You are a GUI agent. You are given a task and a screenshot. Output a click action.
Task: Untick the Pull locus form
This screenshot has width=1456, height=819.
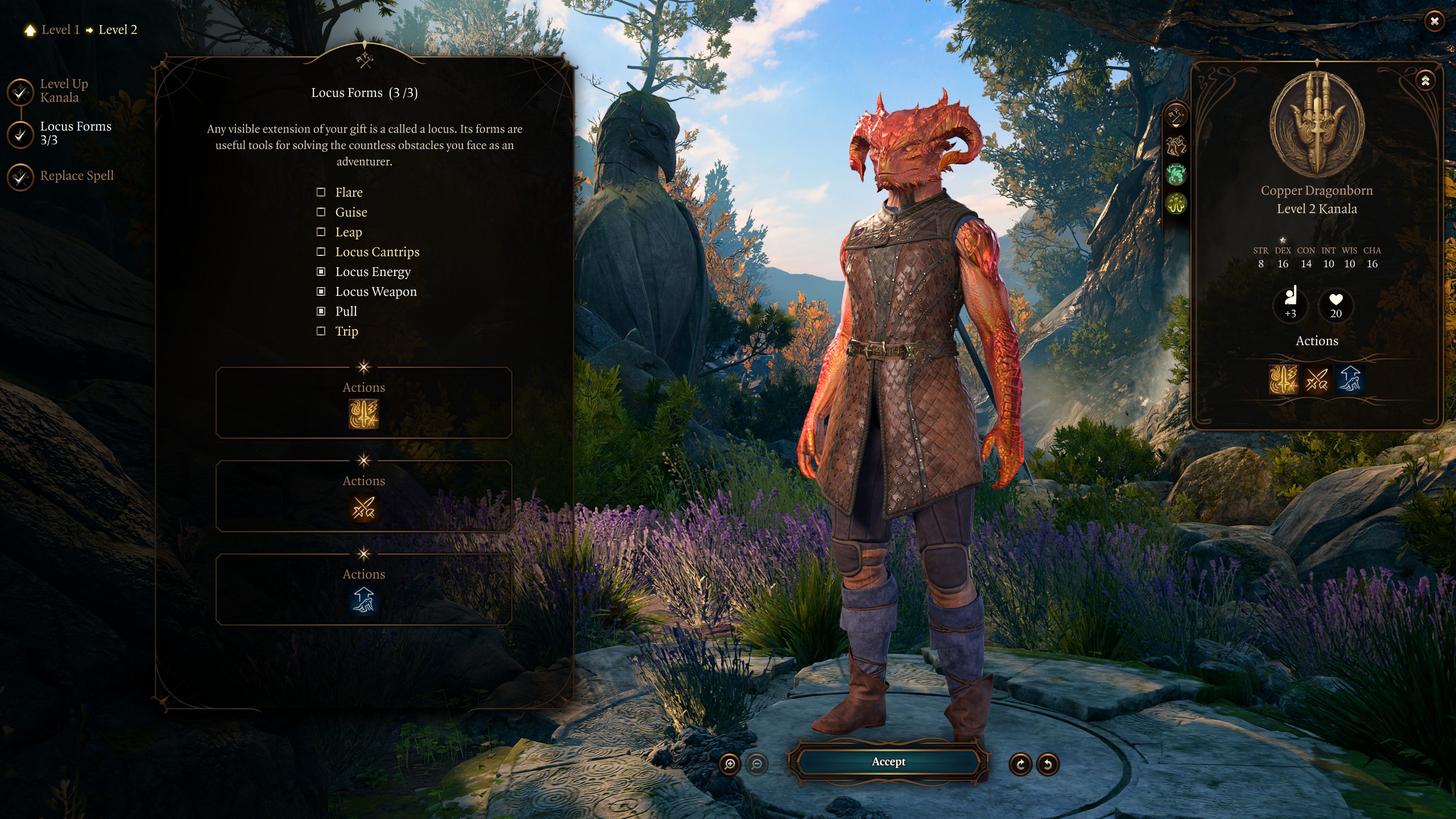321,312
